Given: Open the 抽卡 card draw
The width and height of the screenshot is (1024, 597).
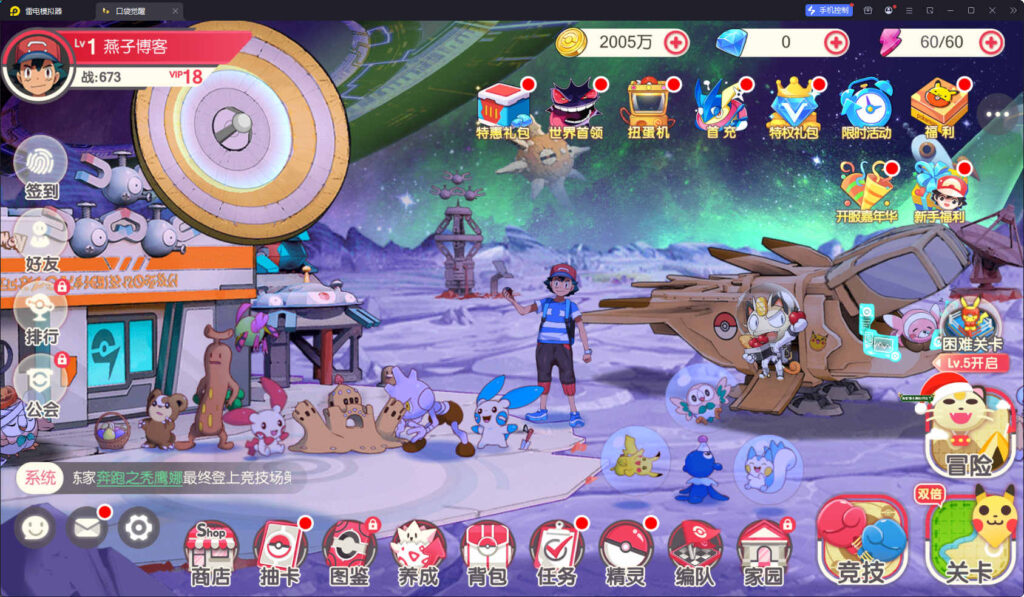Looking at the screenshot, I should click(x=279, y=552).
